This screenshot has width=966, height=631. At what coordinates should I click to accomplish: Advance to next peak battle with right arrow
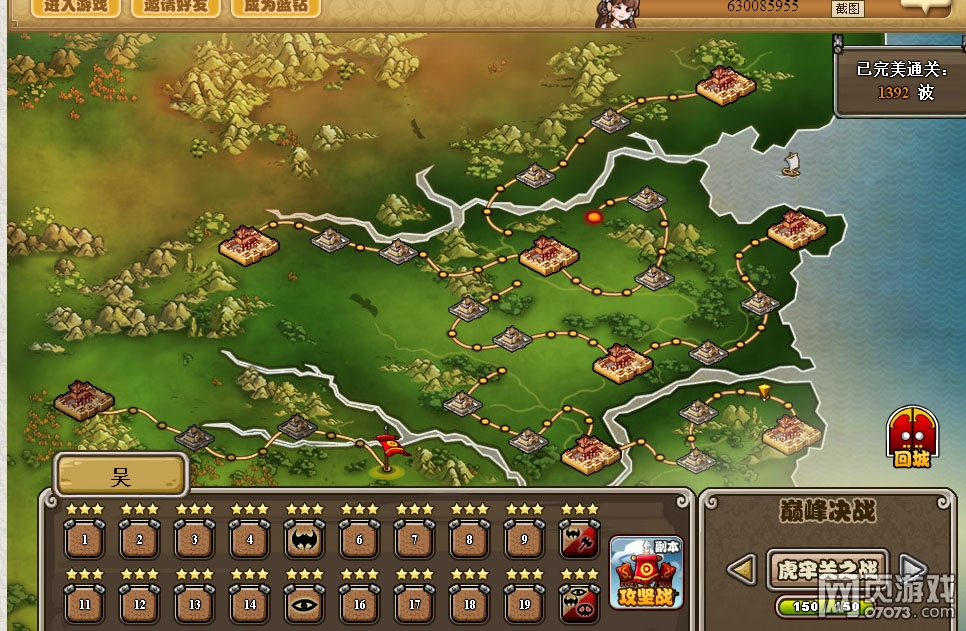(x=912, y=570)
